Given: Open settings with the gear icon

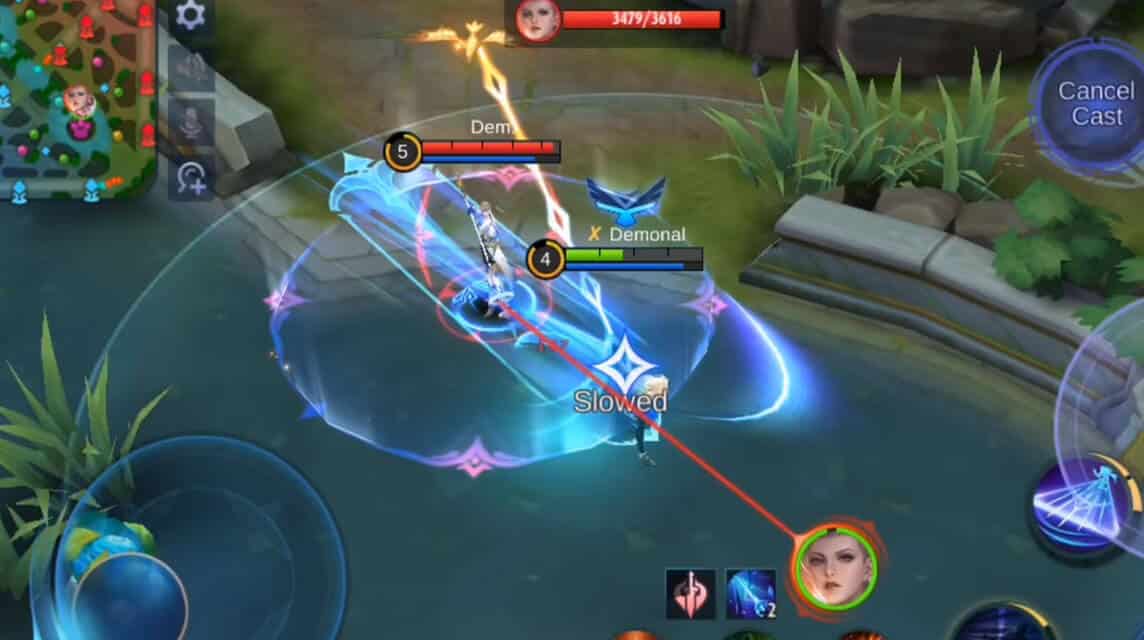Looking at the screenshot, I should point(190,15).
